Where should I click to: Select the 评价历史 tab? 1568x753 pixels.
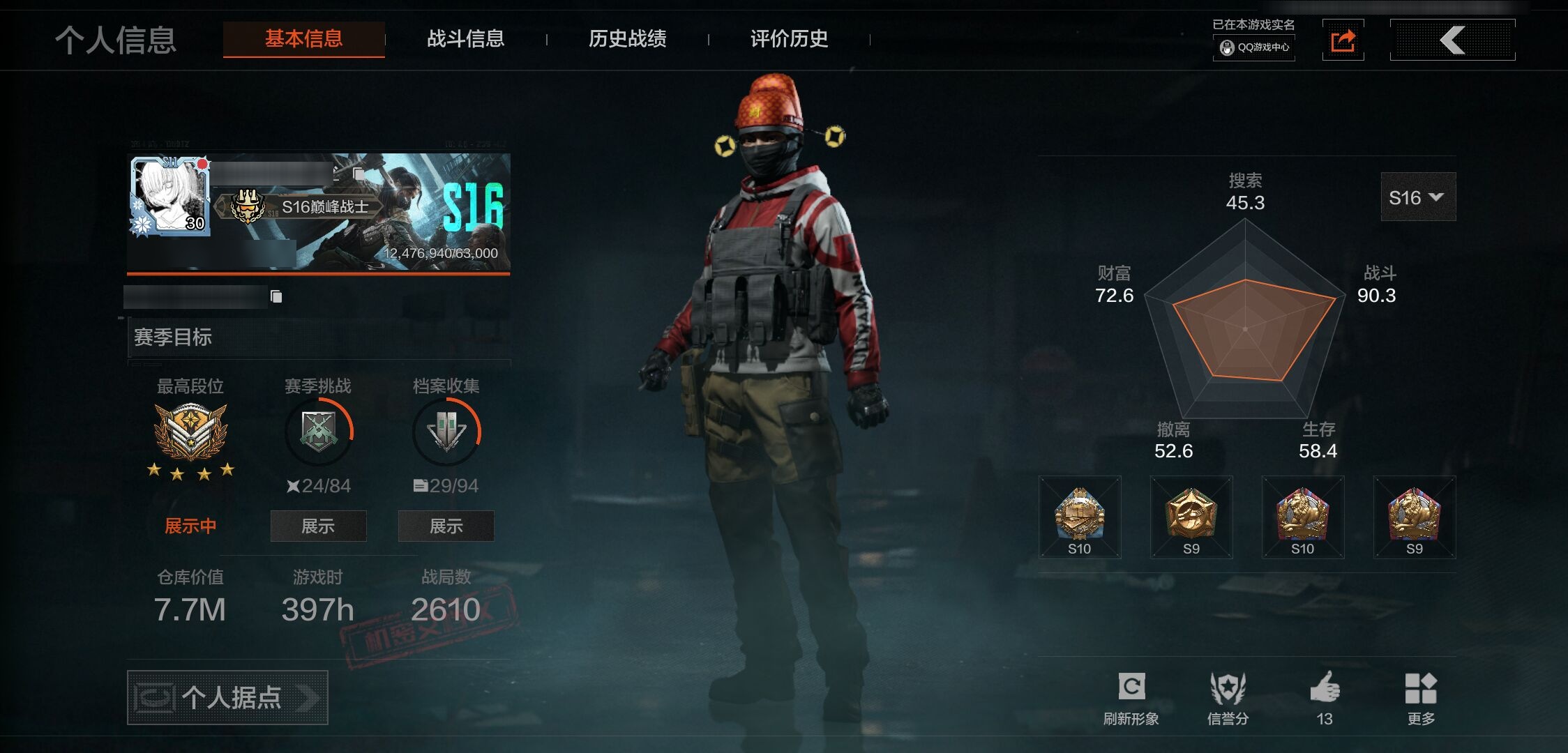pos(789,39)
